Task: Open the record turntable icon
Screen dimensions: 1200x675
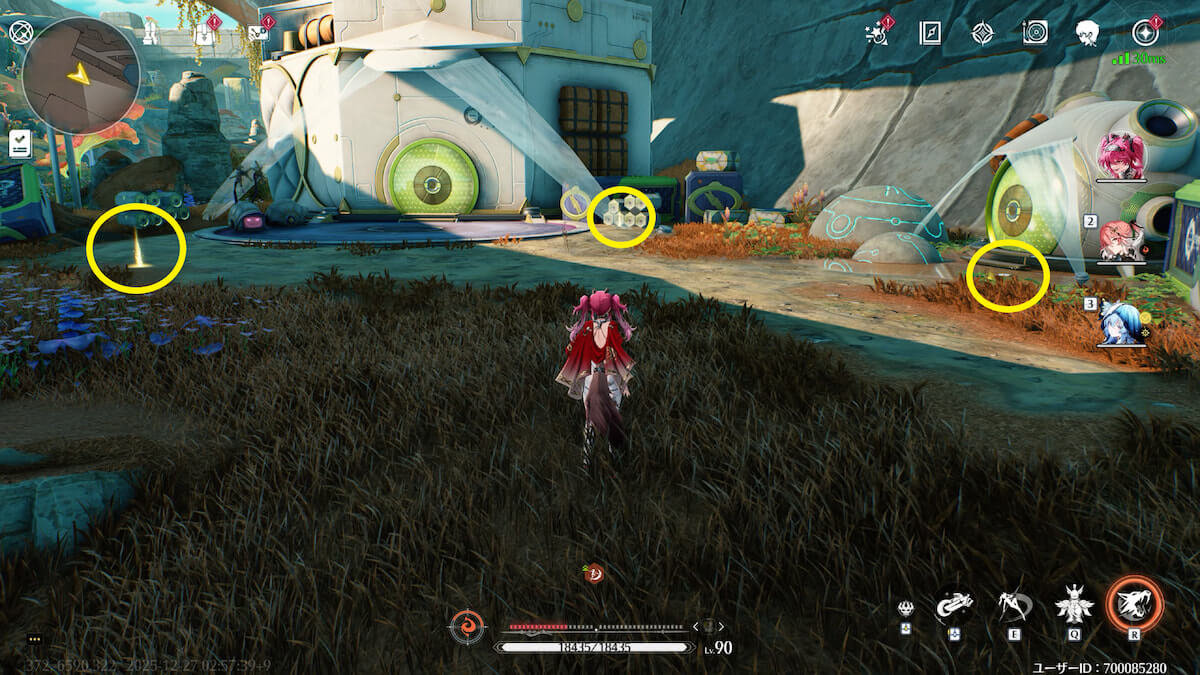Action: pos(1035,33)
